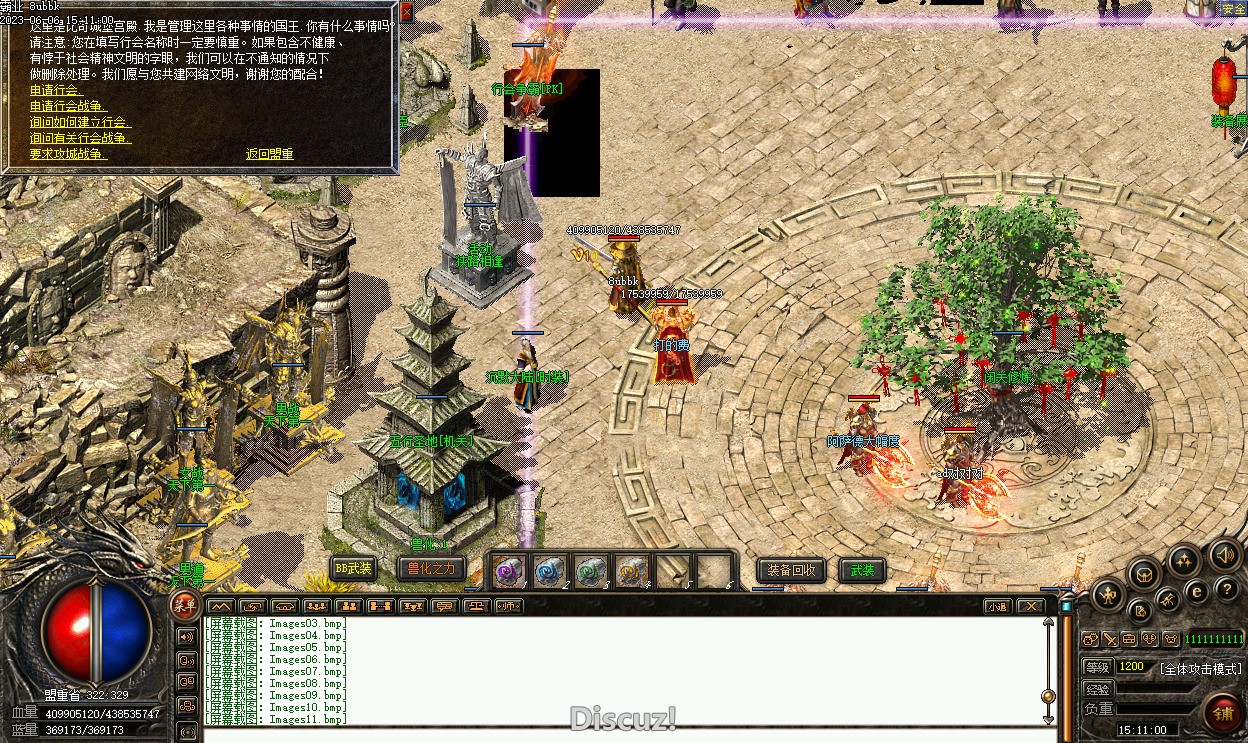Close the chat panel with the X button

[1030, 606]
